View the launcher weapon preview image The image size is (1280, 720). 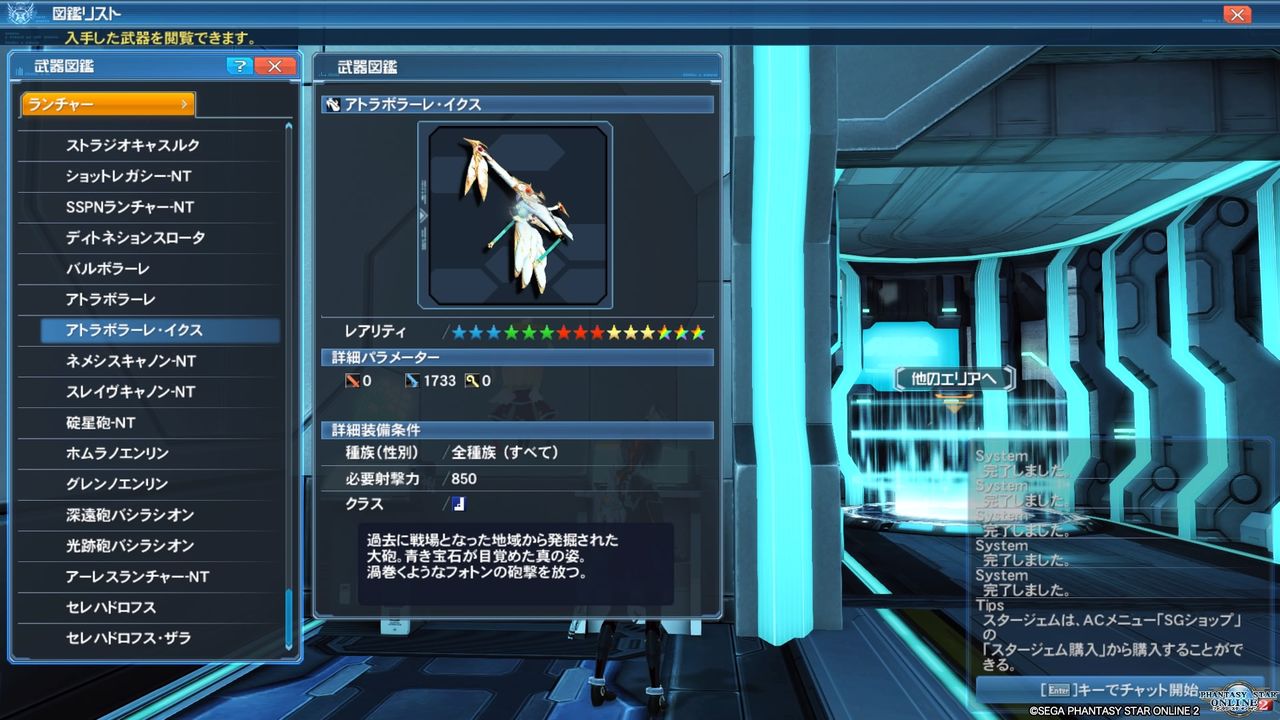coord(517,213)
